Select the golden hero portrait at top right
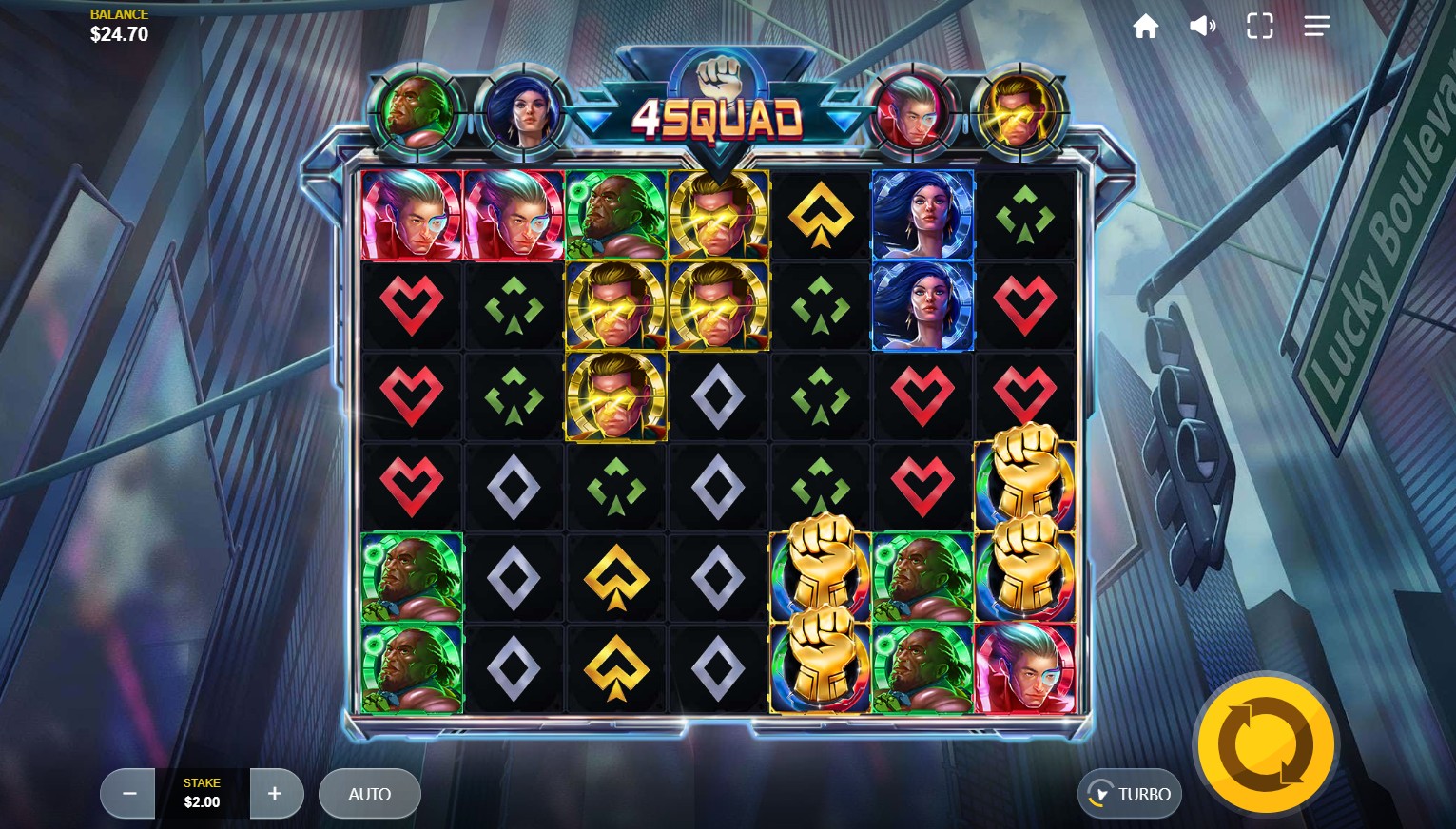Screen dimensions: 1456x829 1019,112
